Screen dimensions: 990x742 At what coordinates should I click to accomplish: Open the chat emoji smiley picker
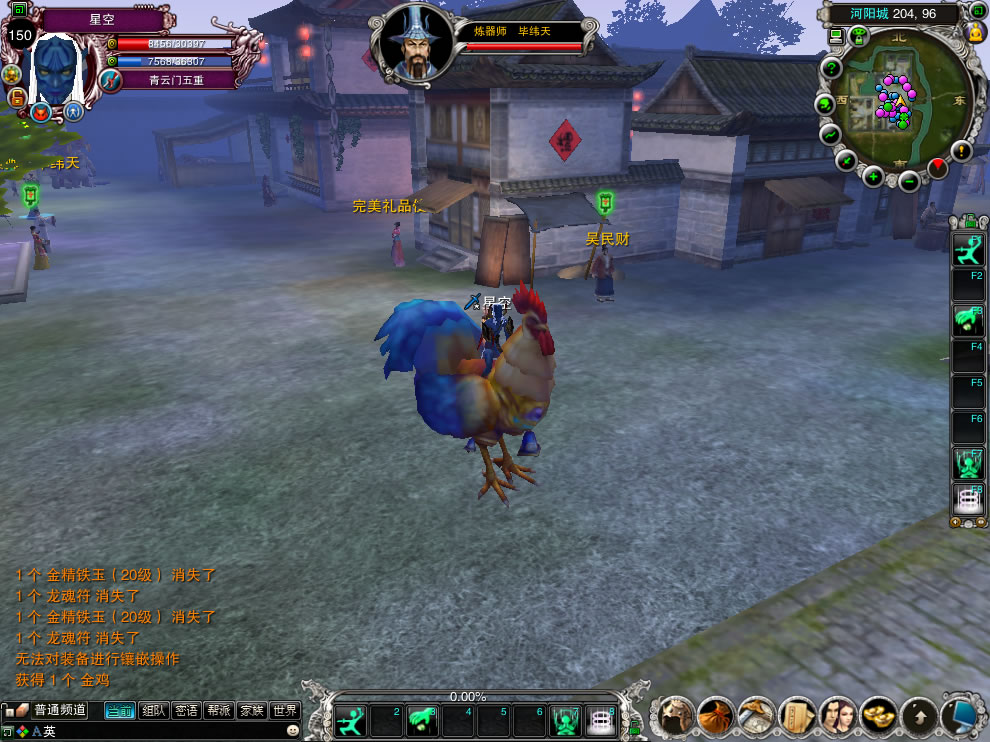[293, 731]
